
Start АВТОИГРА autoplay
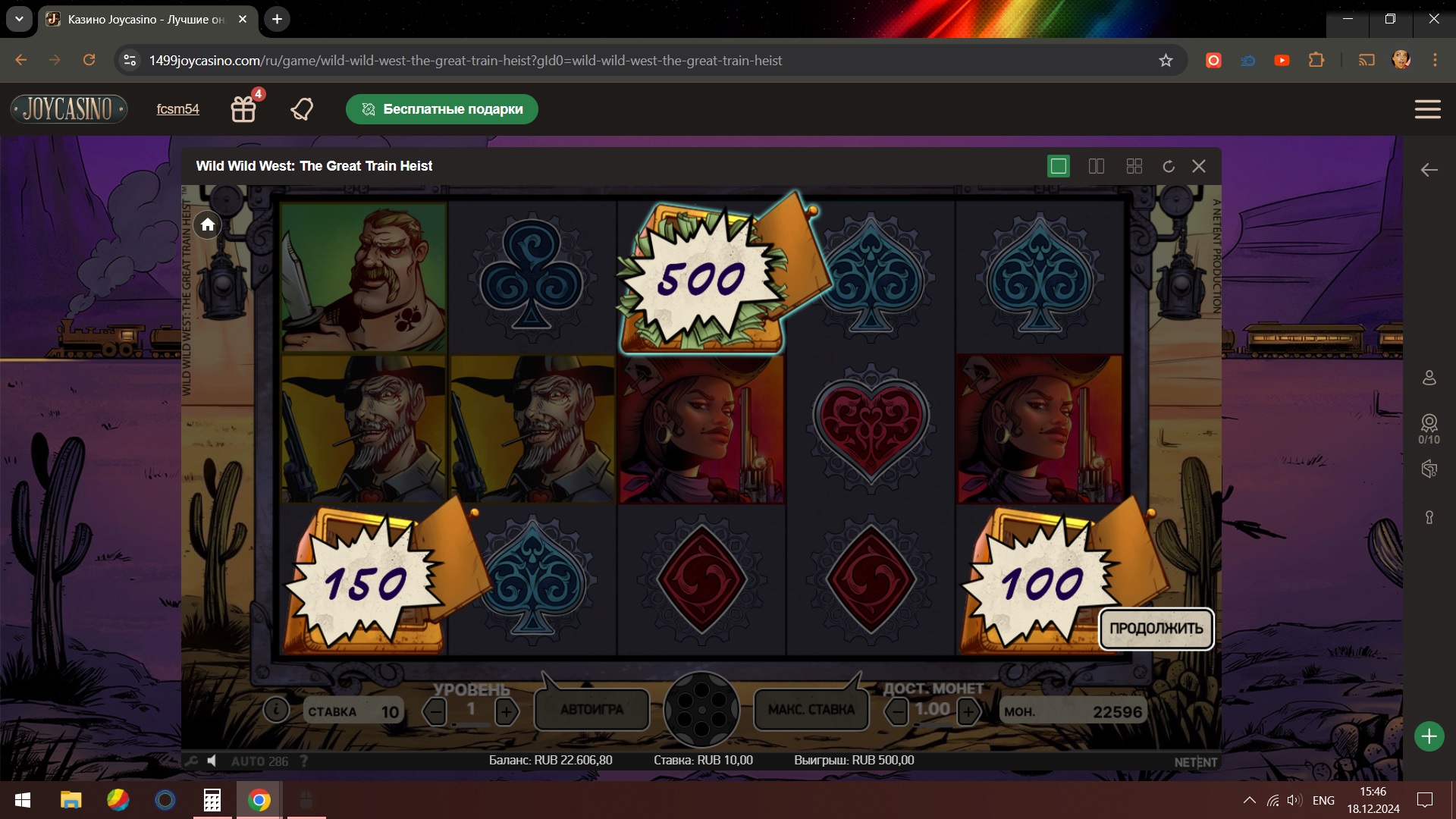(591, 710)
